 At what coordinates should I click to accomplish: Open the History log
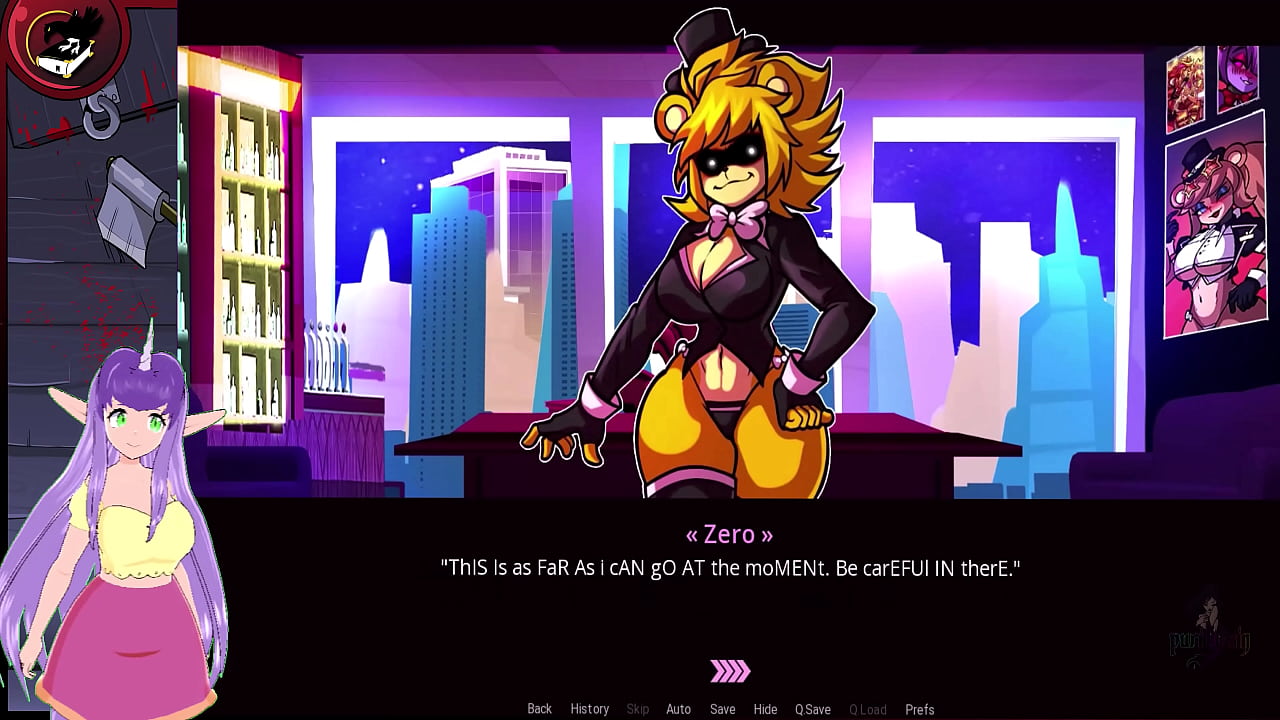tap(589, 708)
